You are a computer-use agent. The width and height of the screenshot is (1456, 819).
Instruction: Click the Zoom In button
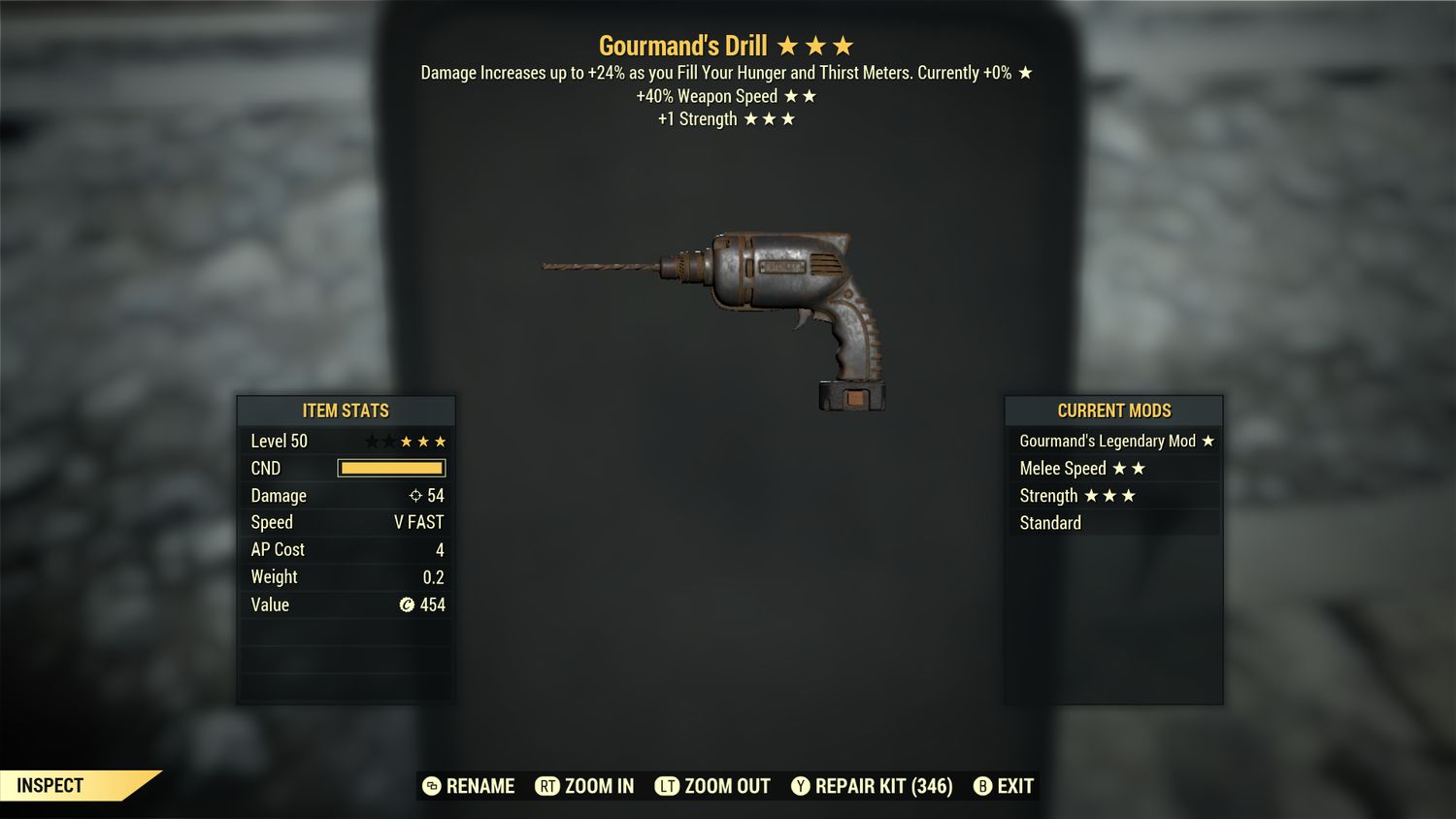[585, 786]
